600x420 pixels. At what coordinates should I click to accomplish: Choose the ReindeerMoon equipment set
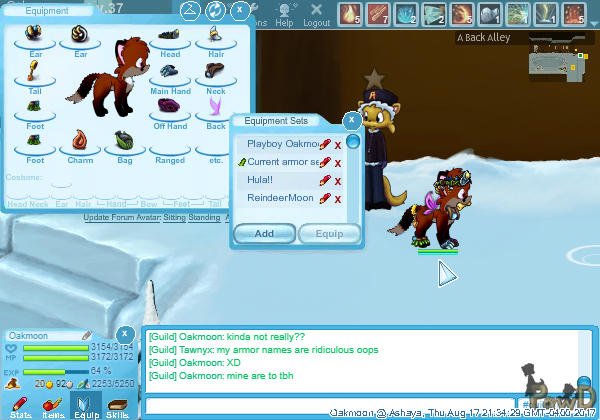[280, 198]
